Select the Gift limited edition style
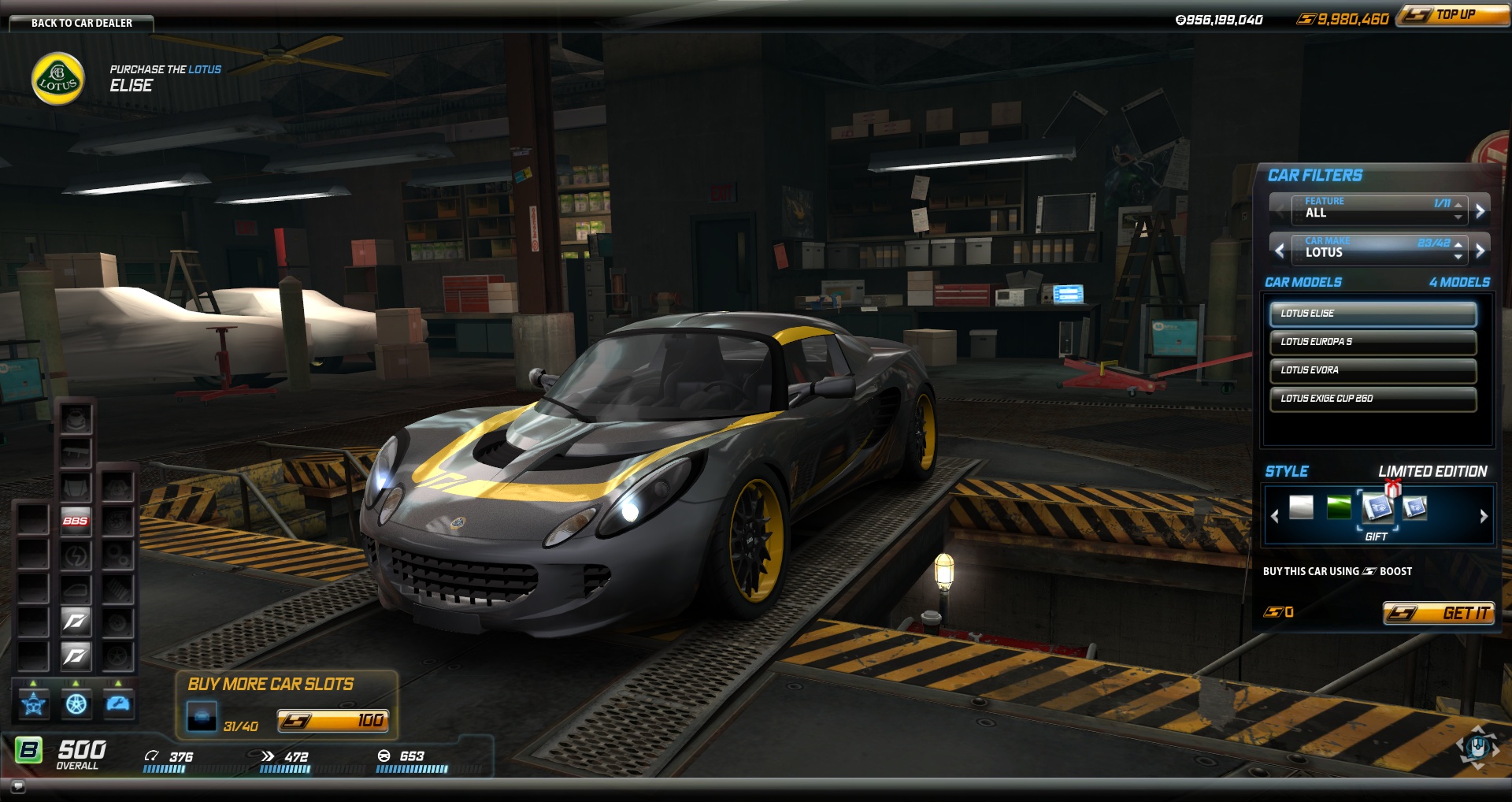Screen dimensions: 1512x802 click(x=1377, y=509)
